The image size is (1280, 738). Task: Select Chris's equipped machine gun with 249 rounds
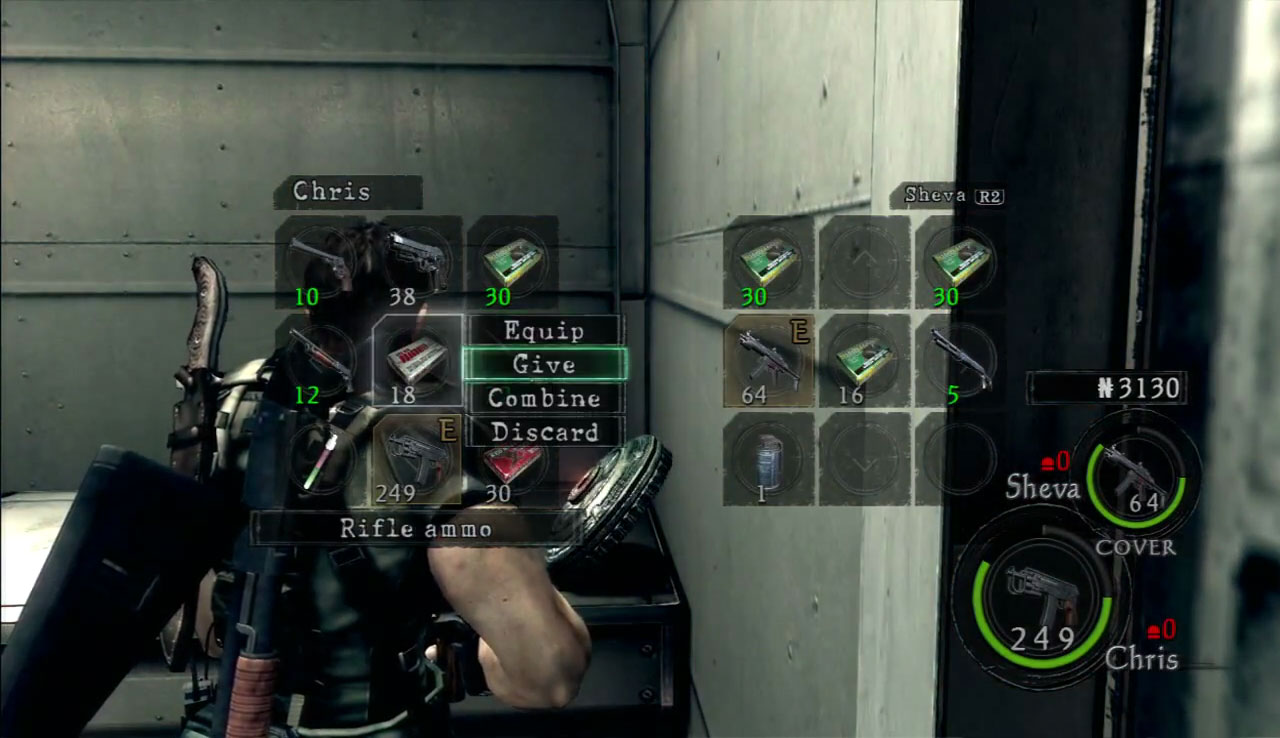(x=418, y=458)
